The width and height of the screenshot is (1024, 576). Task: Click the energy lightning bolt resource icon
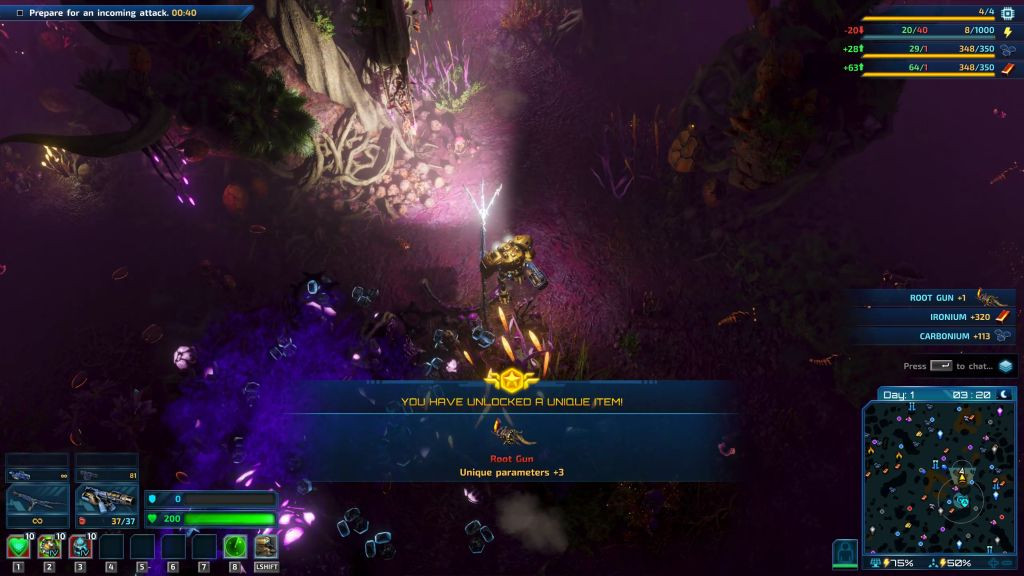pos(1007,31)
